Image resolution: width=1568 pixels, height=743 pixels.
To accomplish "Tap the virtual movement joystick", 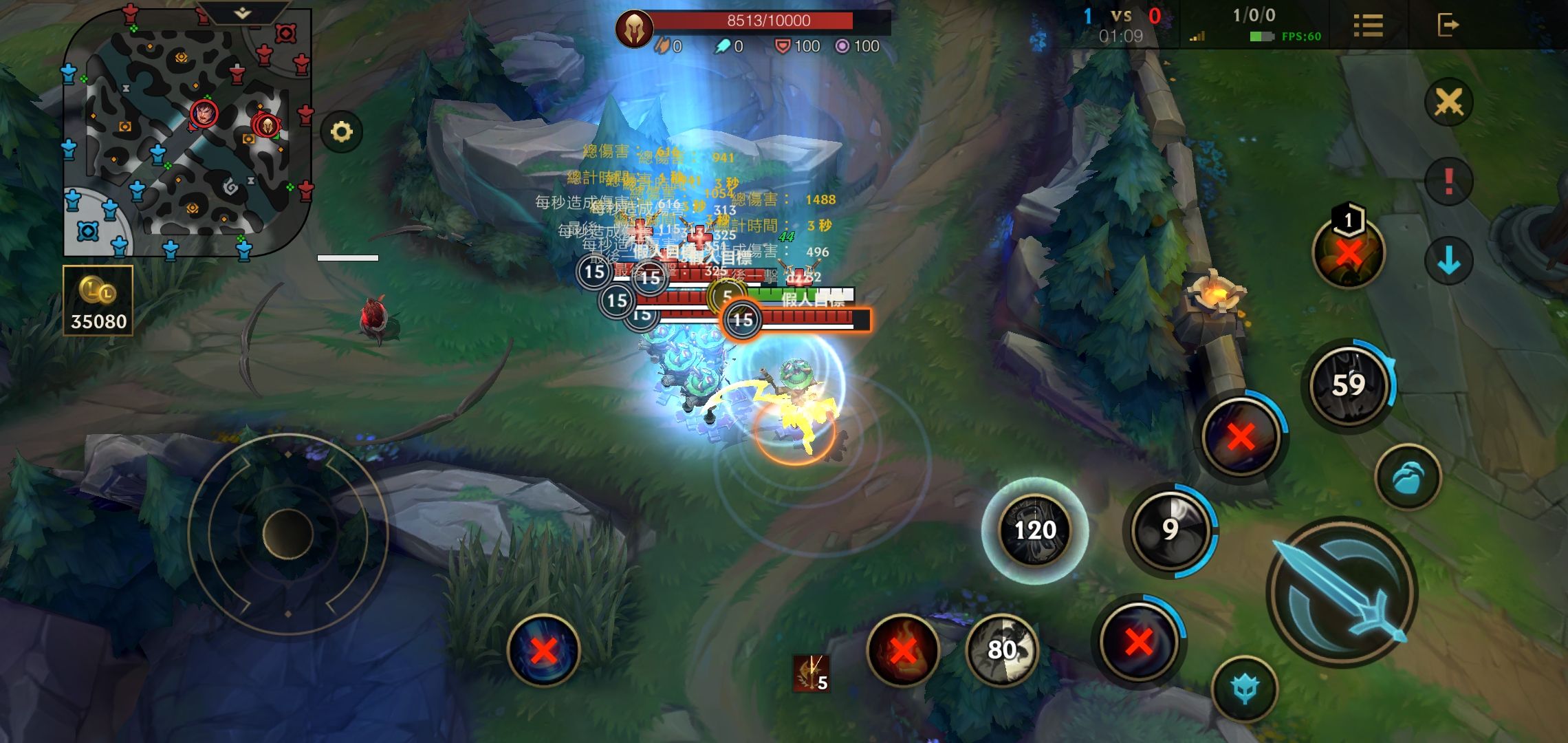I will (x=288, y=534).
